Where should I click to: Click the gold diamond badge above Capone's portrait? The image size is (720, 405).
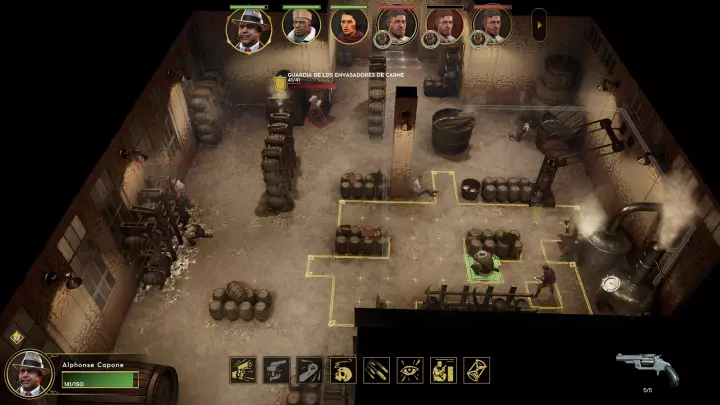[x=15, y=337]
